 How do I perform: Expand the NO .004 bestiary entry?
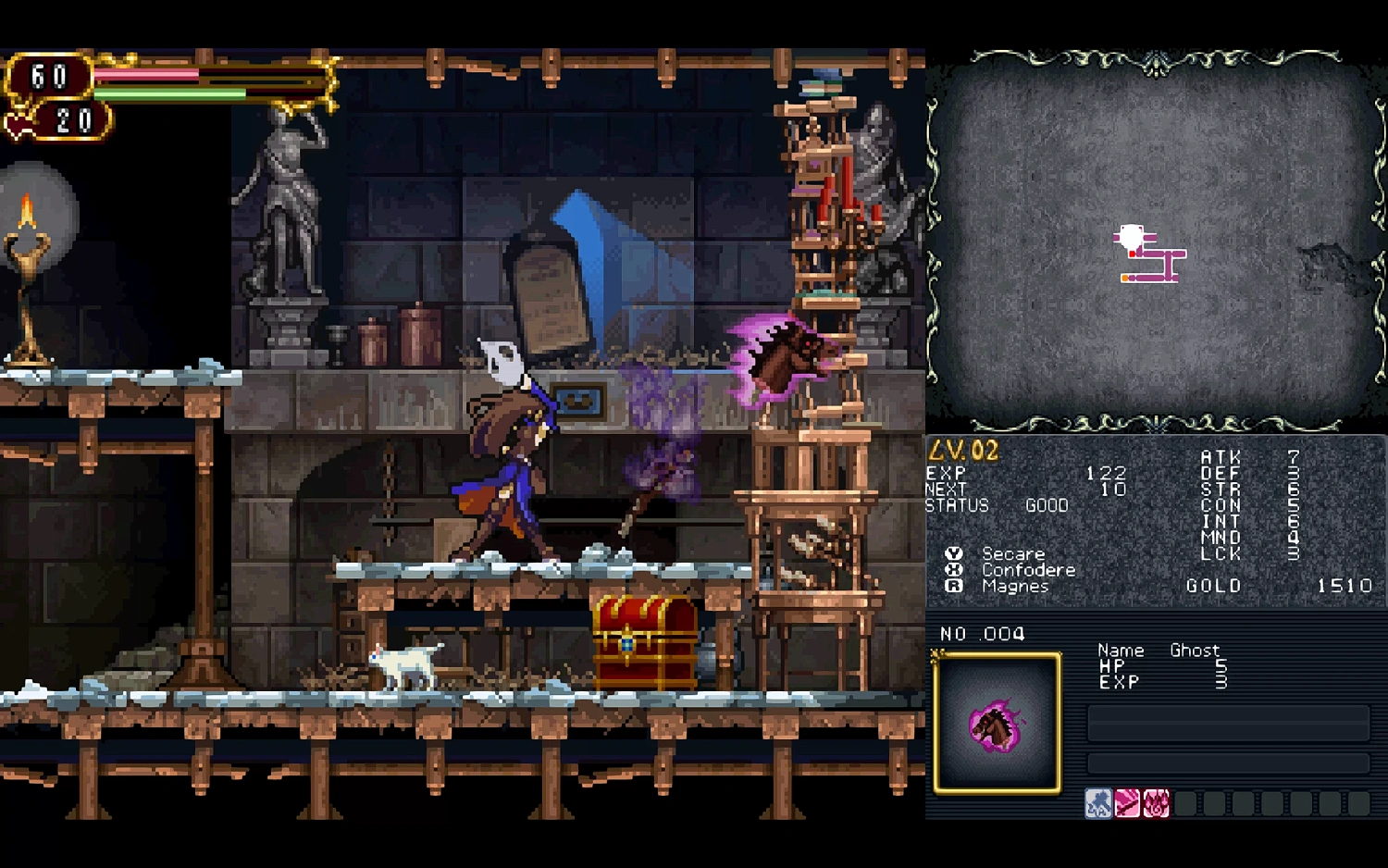click(x=983, y=635)
